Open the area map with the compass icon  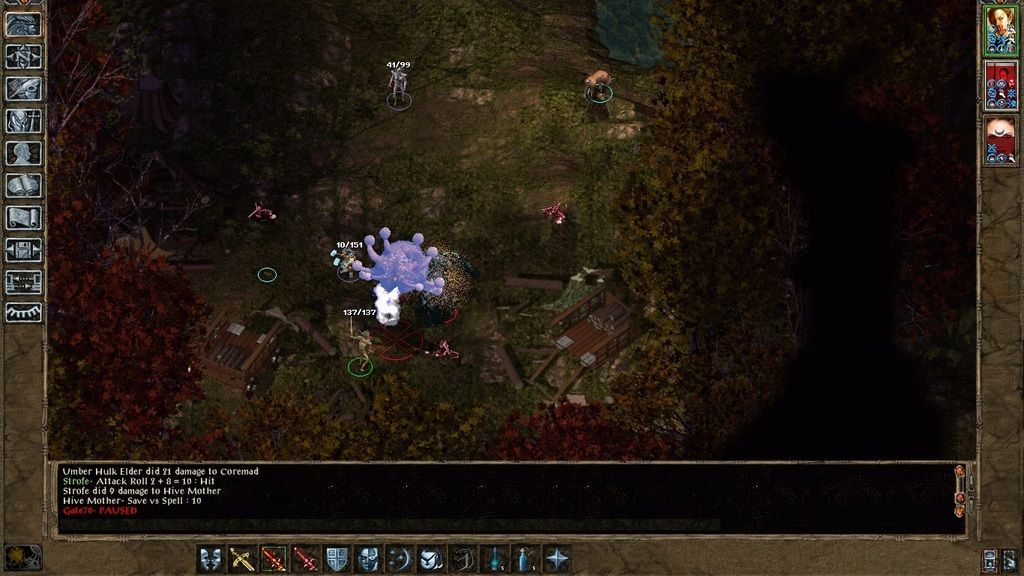click(23, 56)
